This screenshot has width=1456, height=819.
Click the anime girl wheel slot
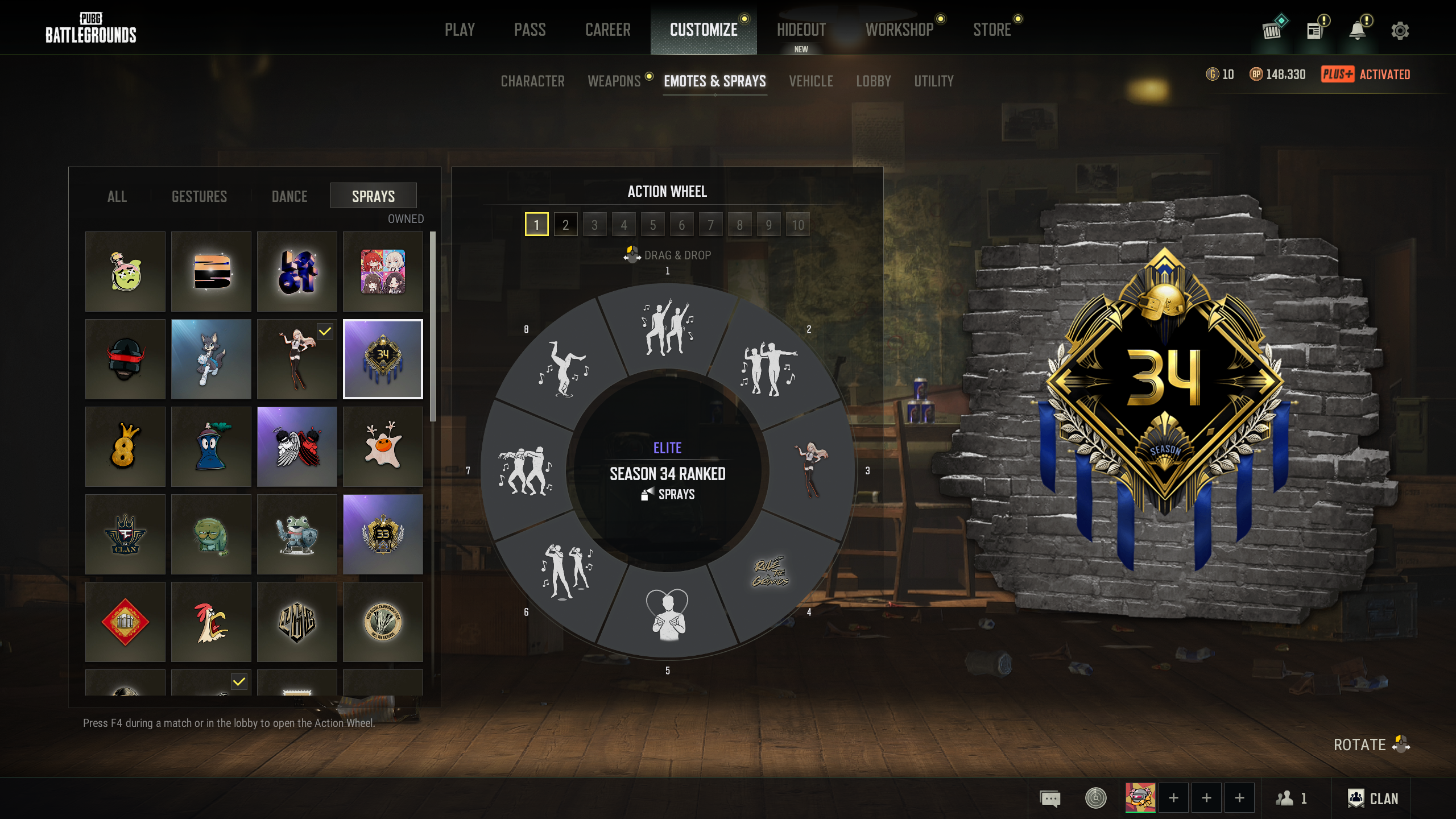(810, 470)
